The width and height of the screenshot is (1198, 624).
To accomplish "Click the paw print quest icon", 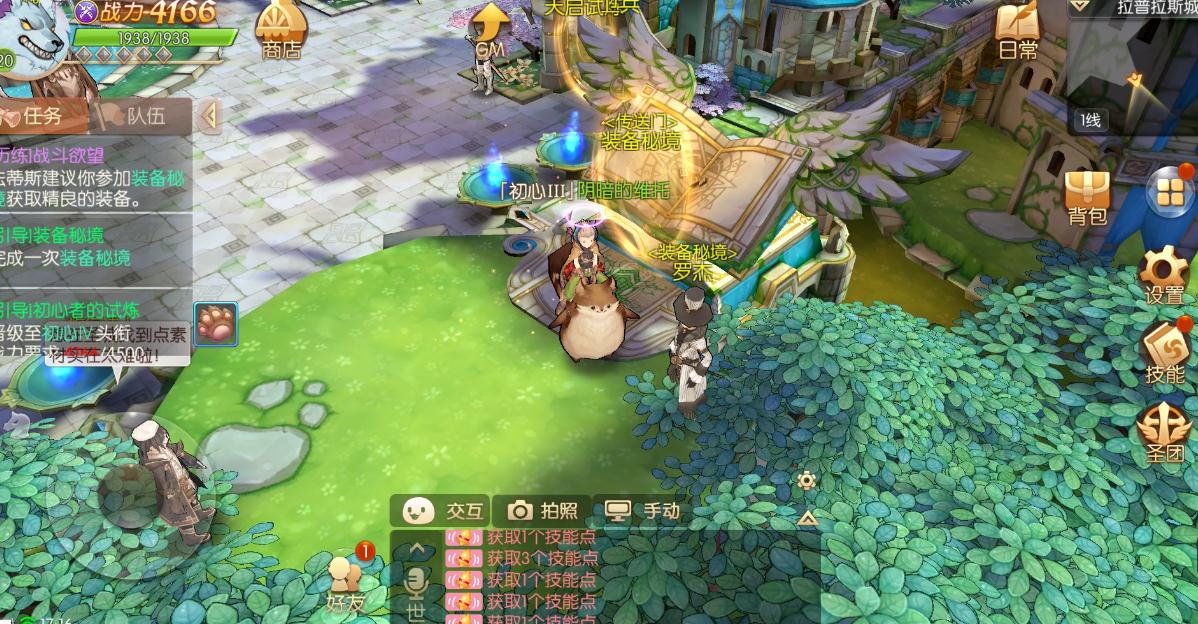I will [x=215, y=324].
